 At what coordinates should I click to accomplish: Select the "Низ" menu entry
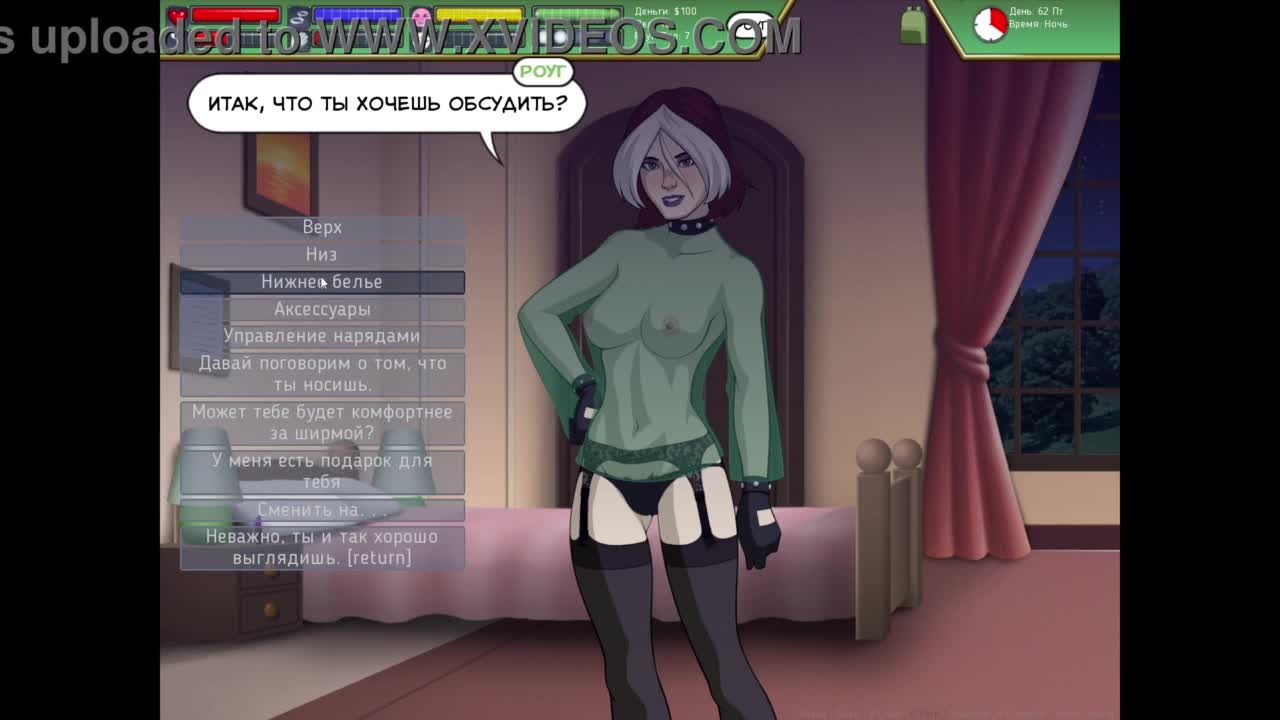(322, 255)
